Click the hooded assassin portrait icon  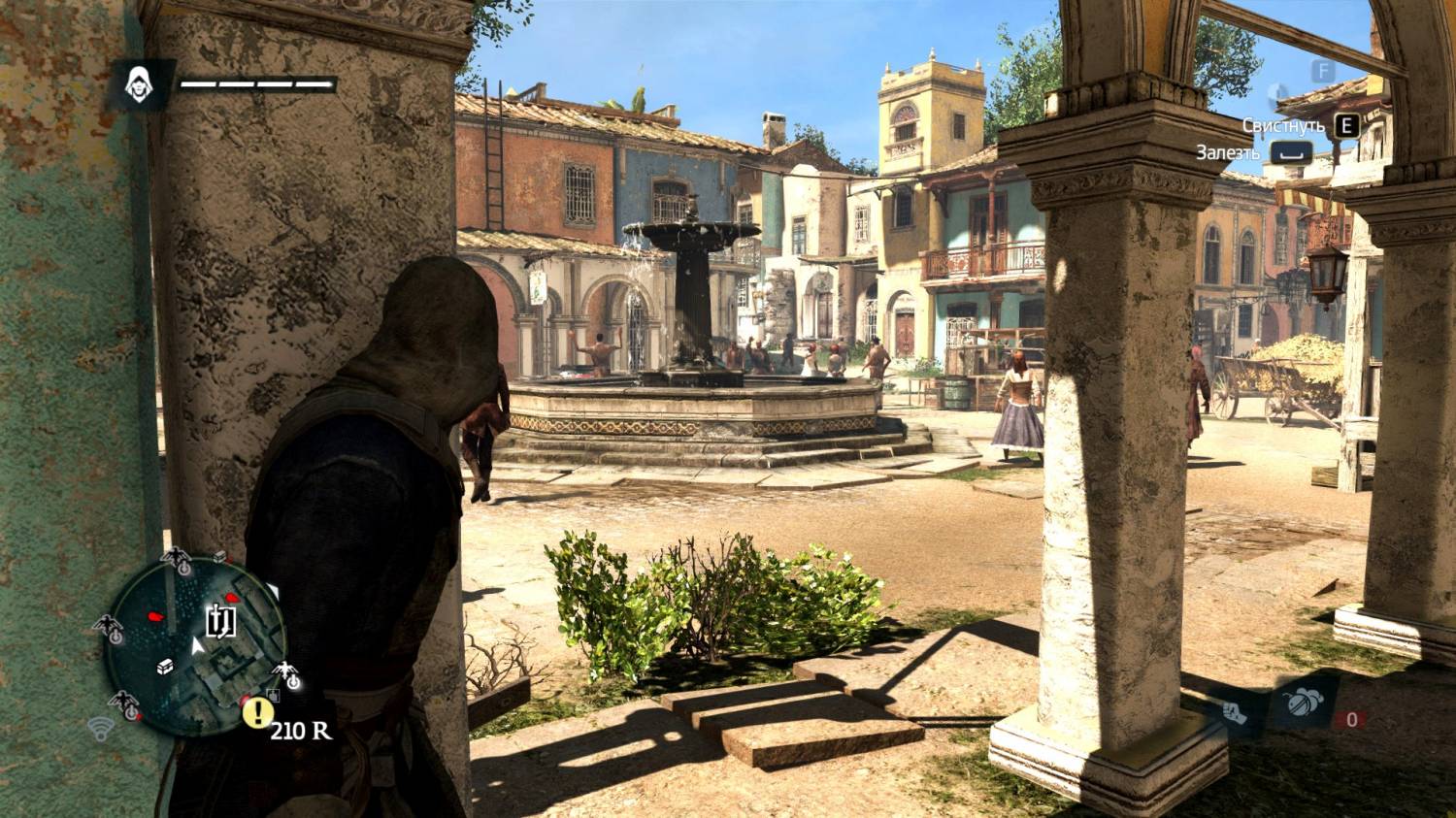point(140,85)
